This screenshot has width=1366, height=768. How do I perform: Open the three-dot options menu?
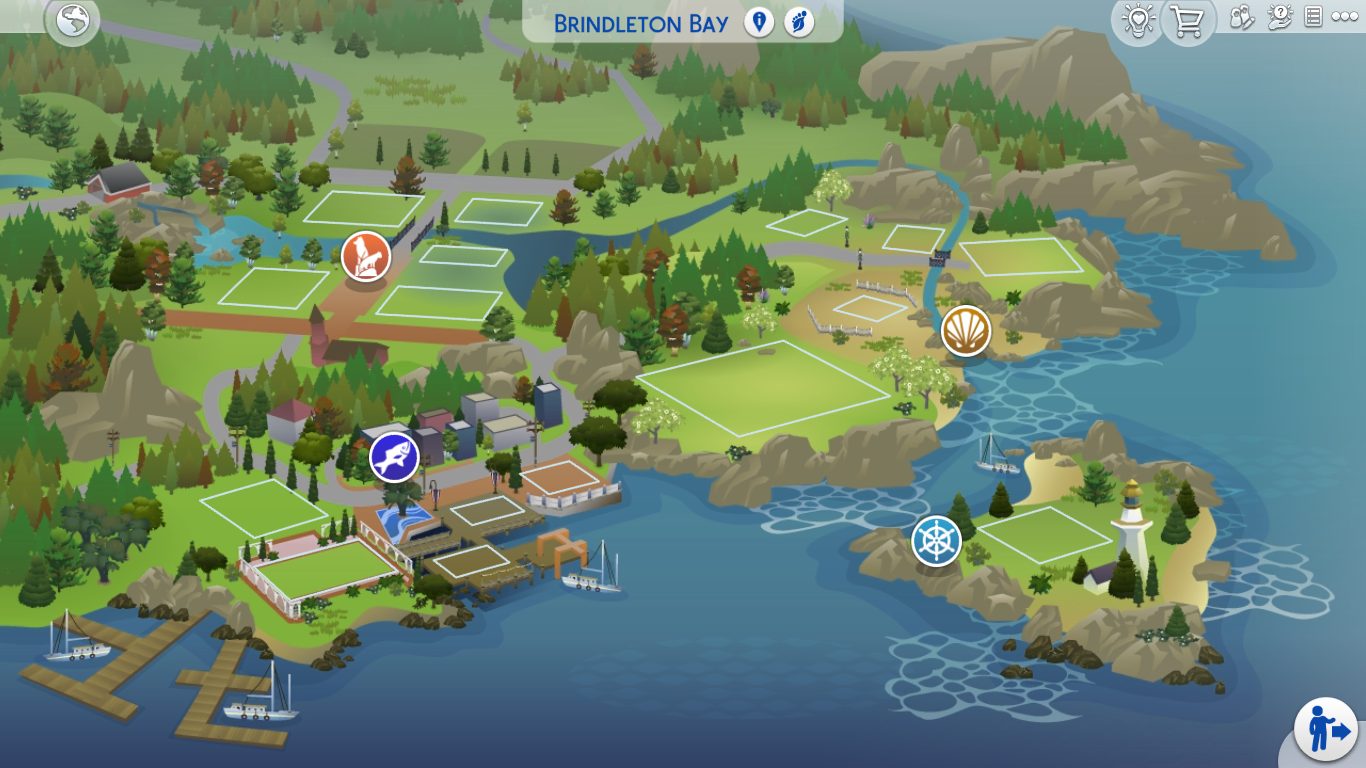coord(1344,17)
